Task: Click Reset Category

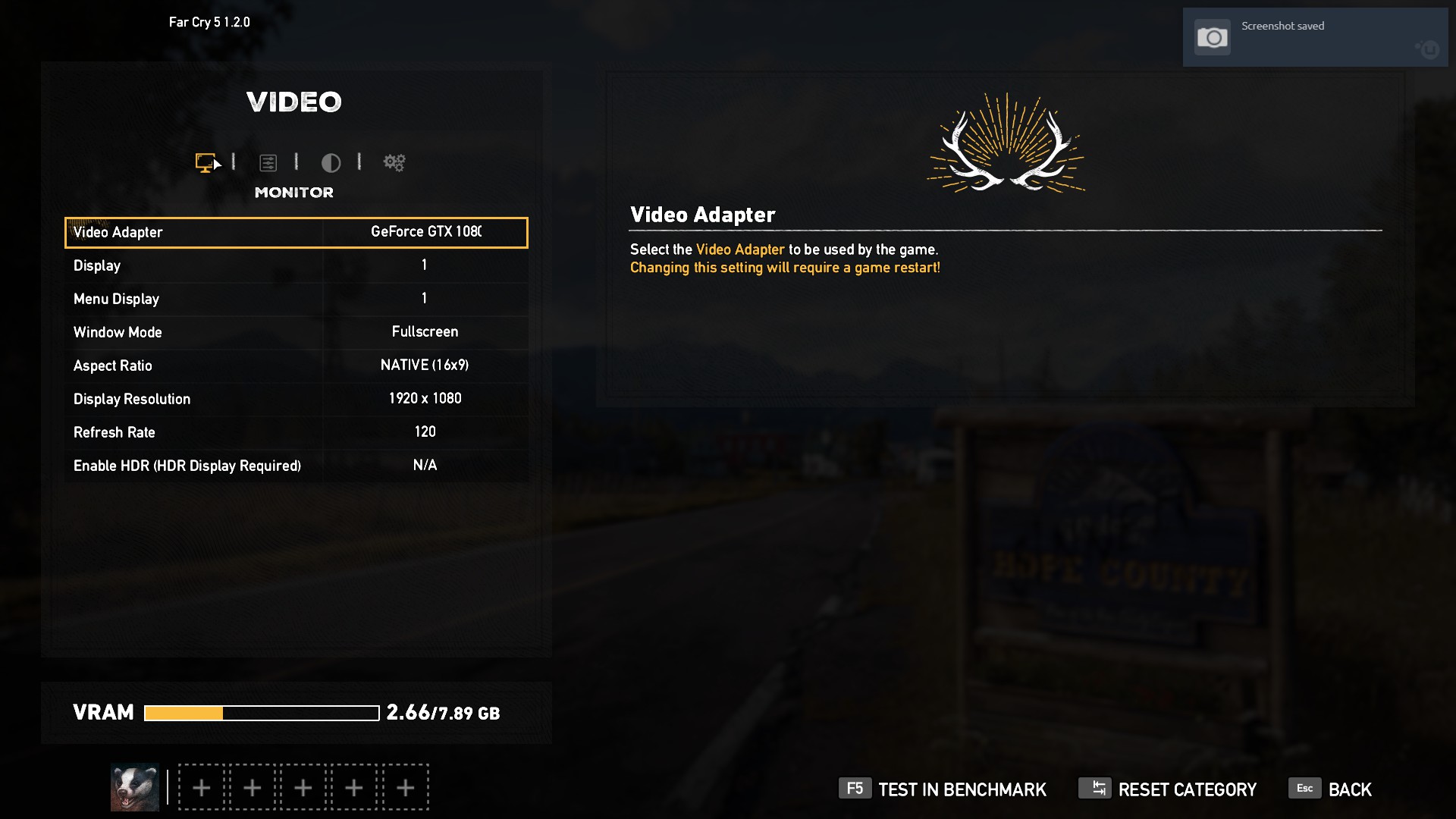Action: coord(1168,789)
